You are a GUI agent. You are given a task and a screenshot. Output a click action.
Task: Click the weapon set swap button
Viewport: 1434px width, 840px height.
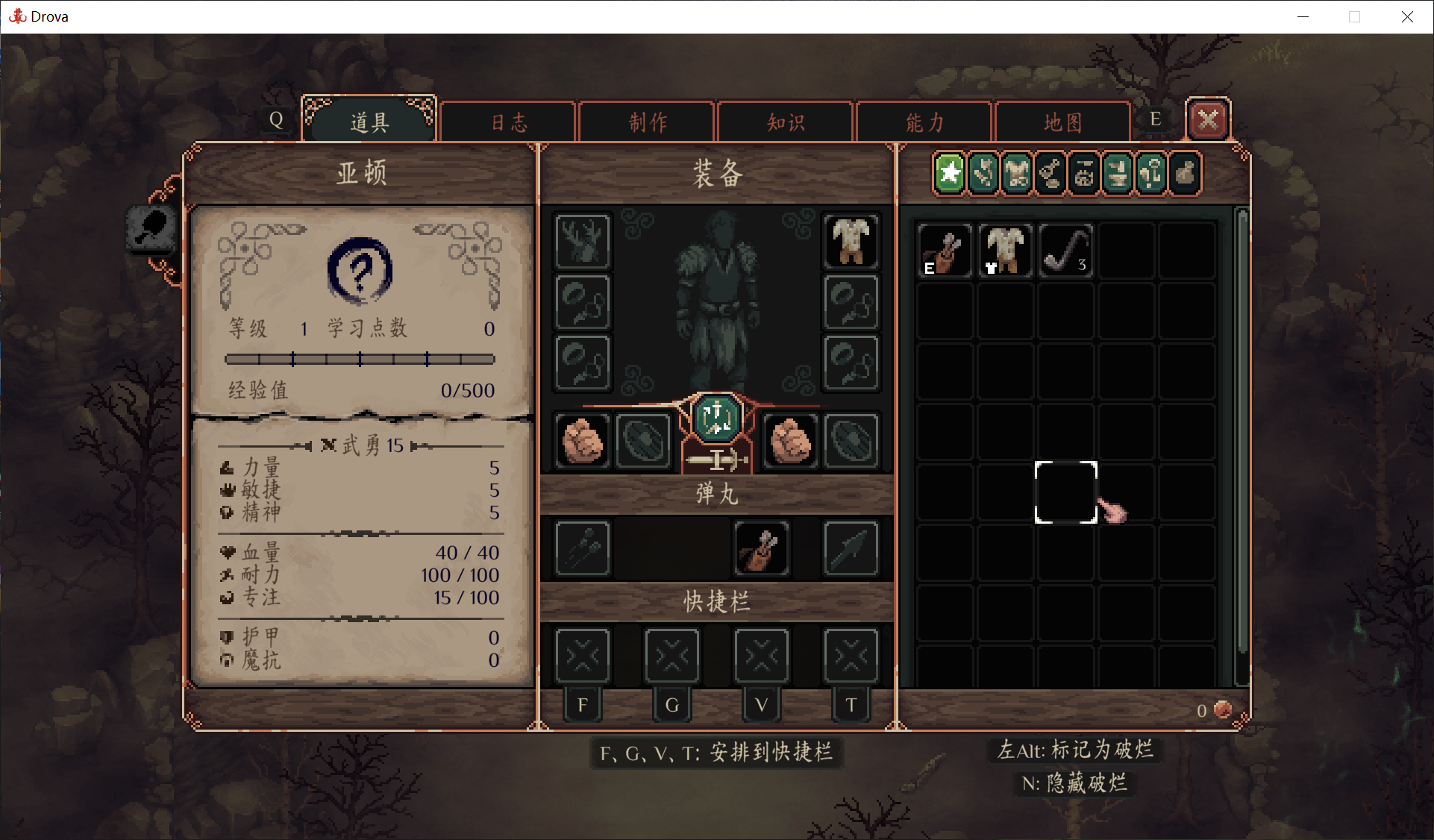click(716, 416)
